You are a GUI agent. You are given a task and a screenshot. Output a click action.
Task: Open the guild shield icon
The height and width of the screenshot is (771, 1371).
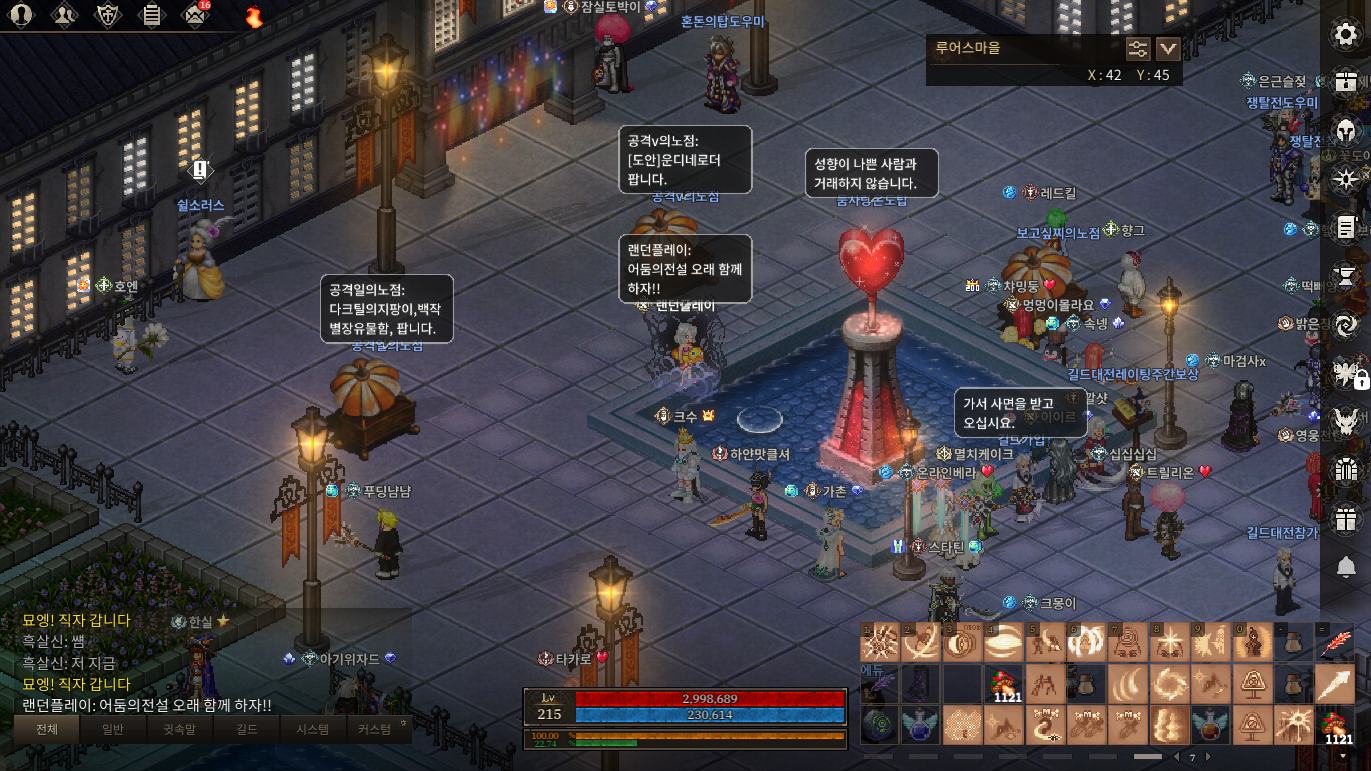click(108, 15)
